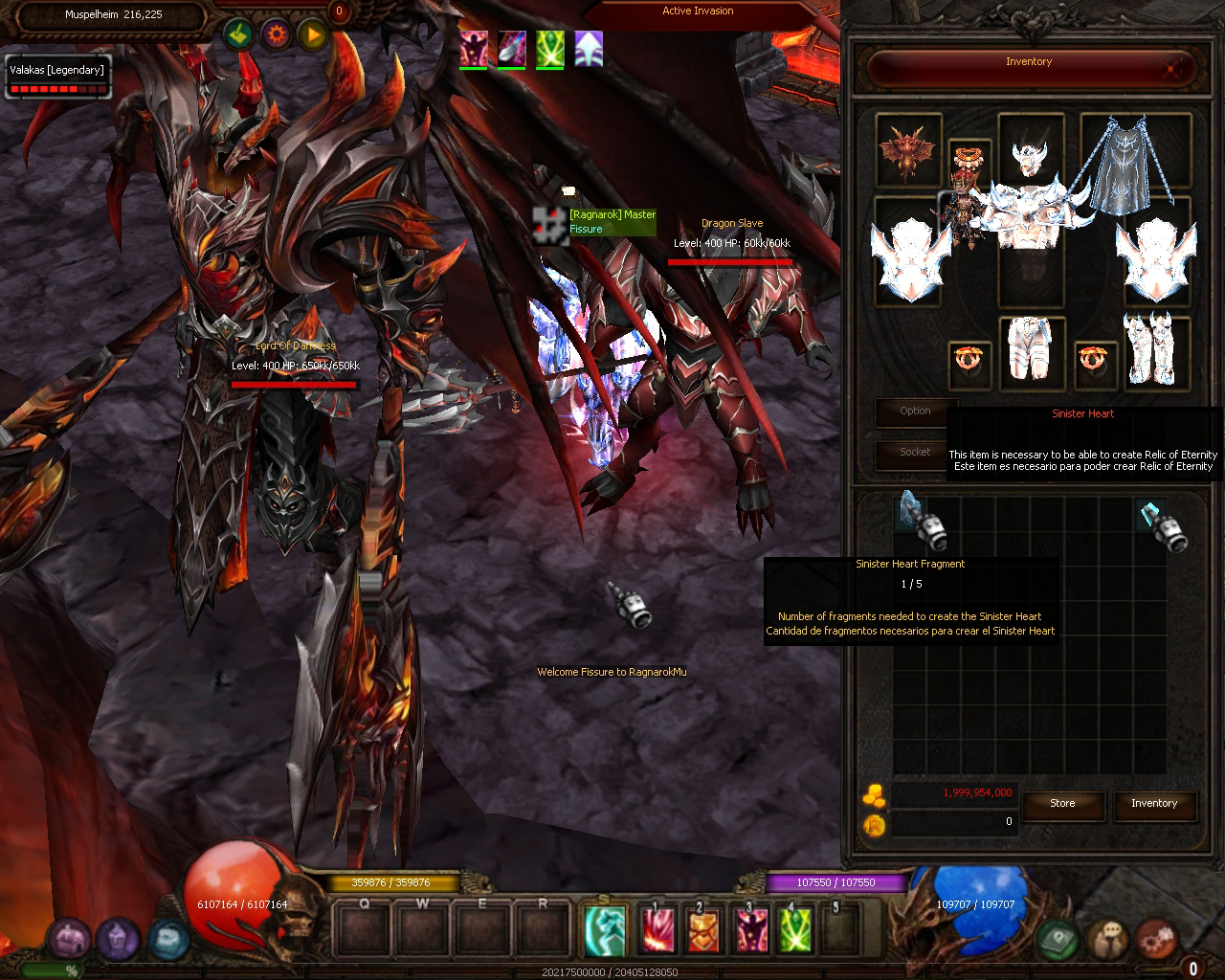
Task: Click the green broom icon in top bar
Action: click(x=239, y=35)
